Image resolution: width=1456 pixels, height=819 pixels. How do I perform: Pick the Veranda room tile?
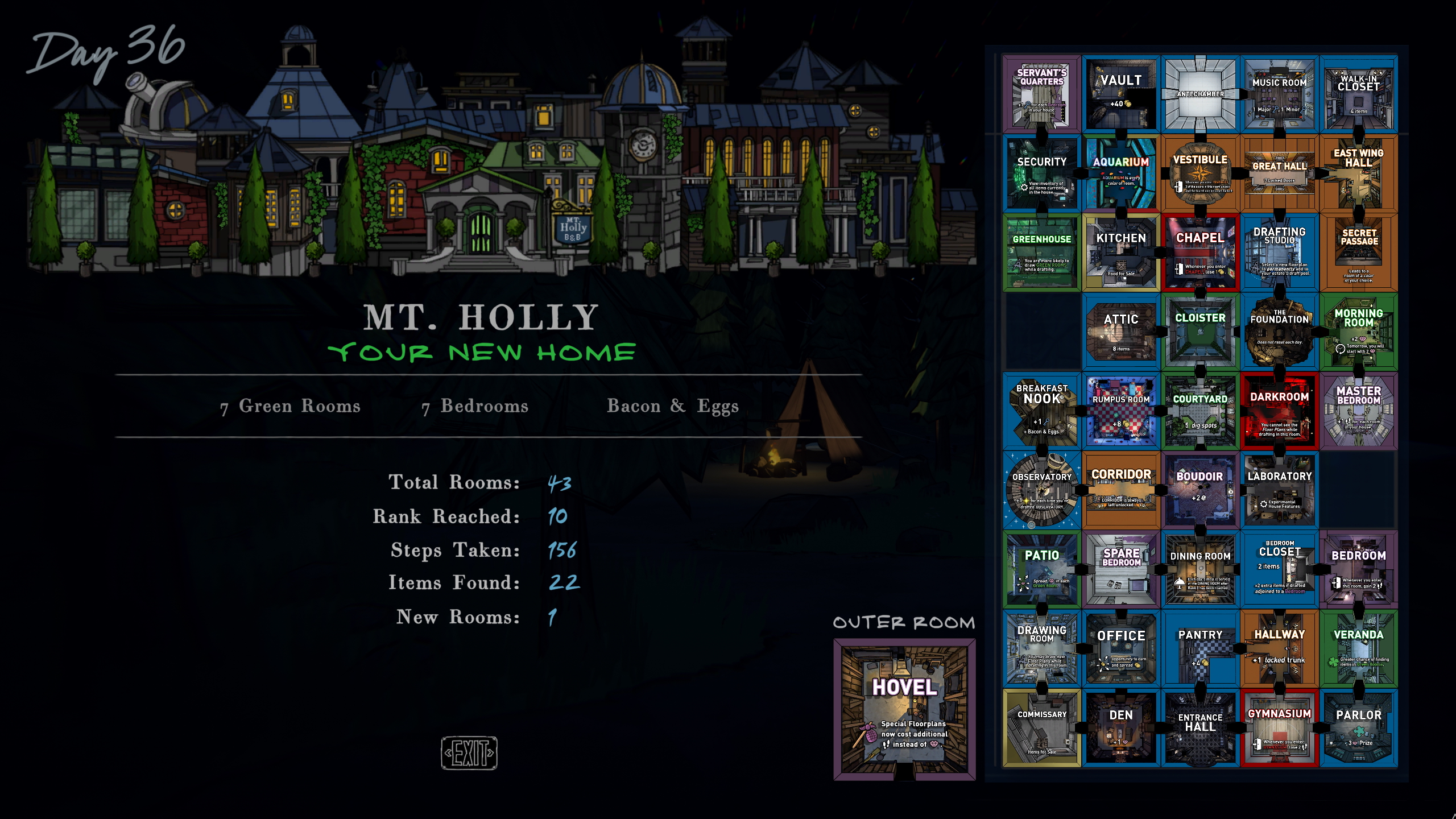(x=1358, y=649)
